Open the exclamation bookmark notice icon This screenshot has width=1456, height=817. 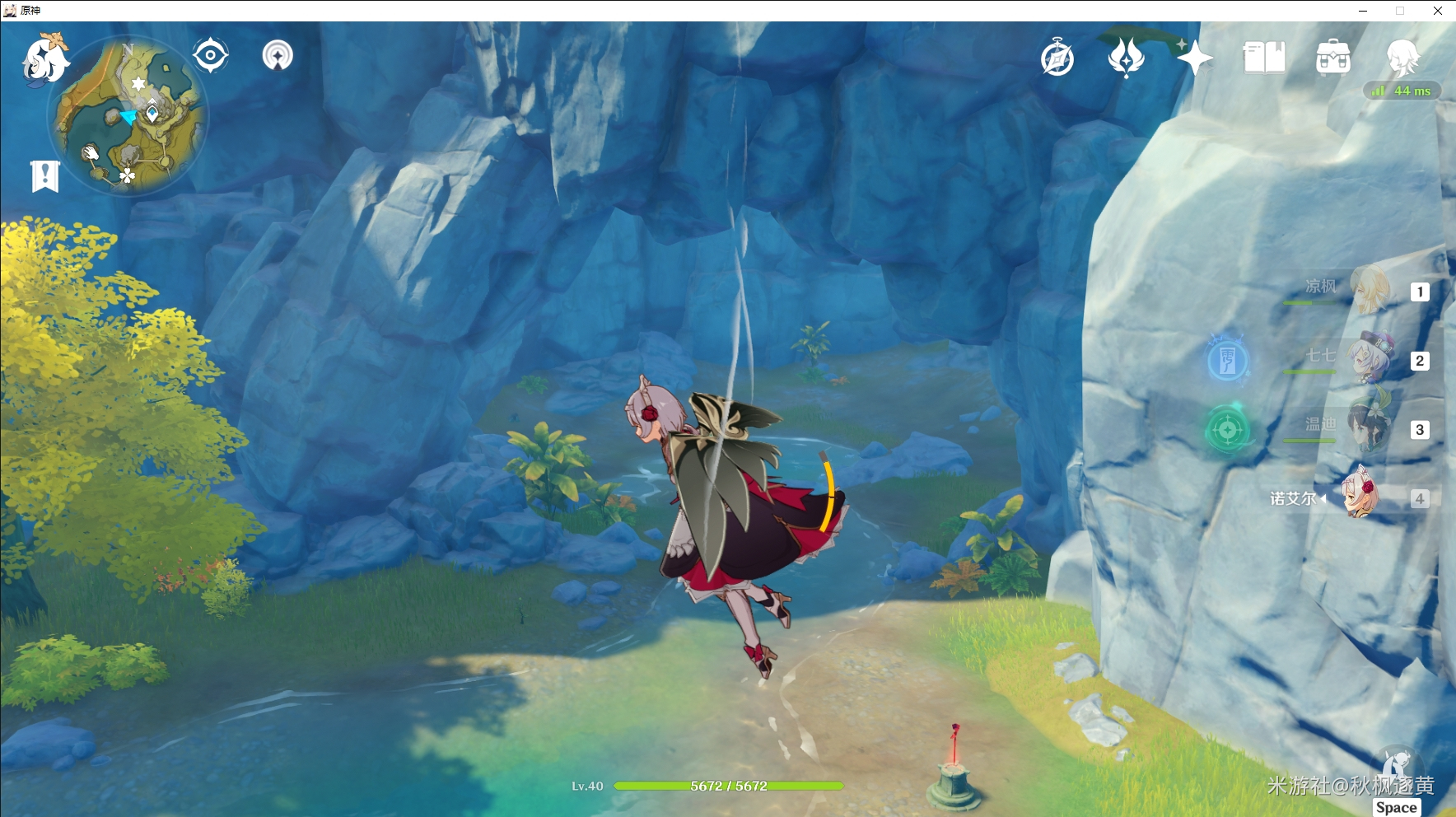pos(45,175)
